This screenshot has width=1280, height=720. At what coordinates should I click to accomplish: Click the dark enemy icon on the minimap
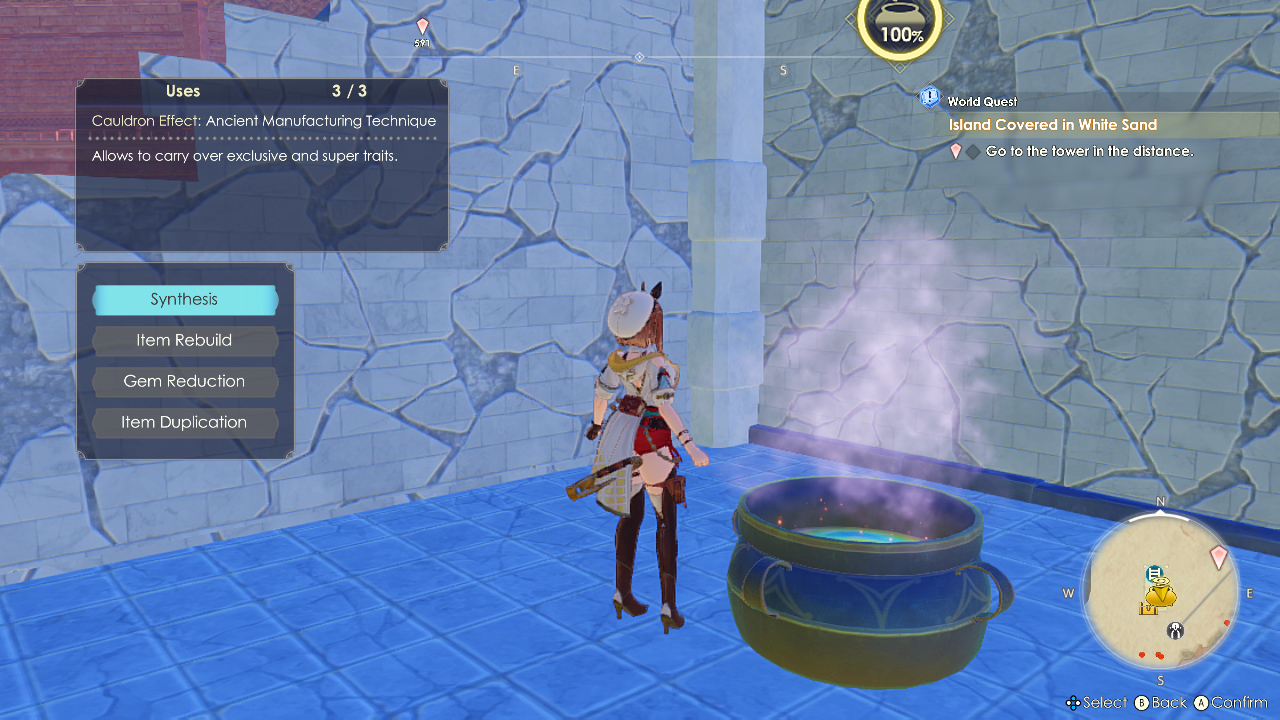point(1175,630)
